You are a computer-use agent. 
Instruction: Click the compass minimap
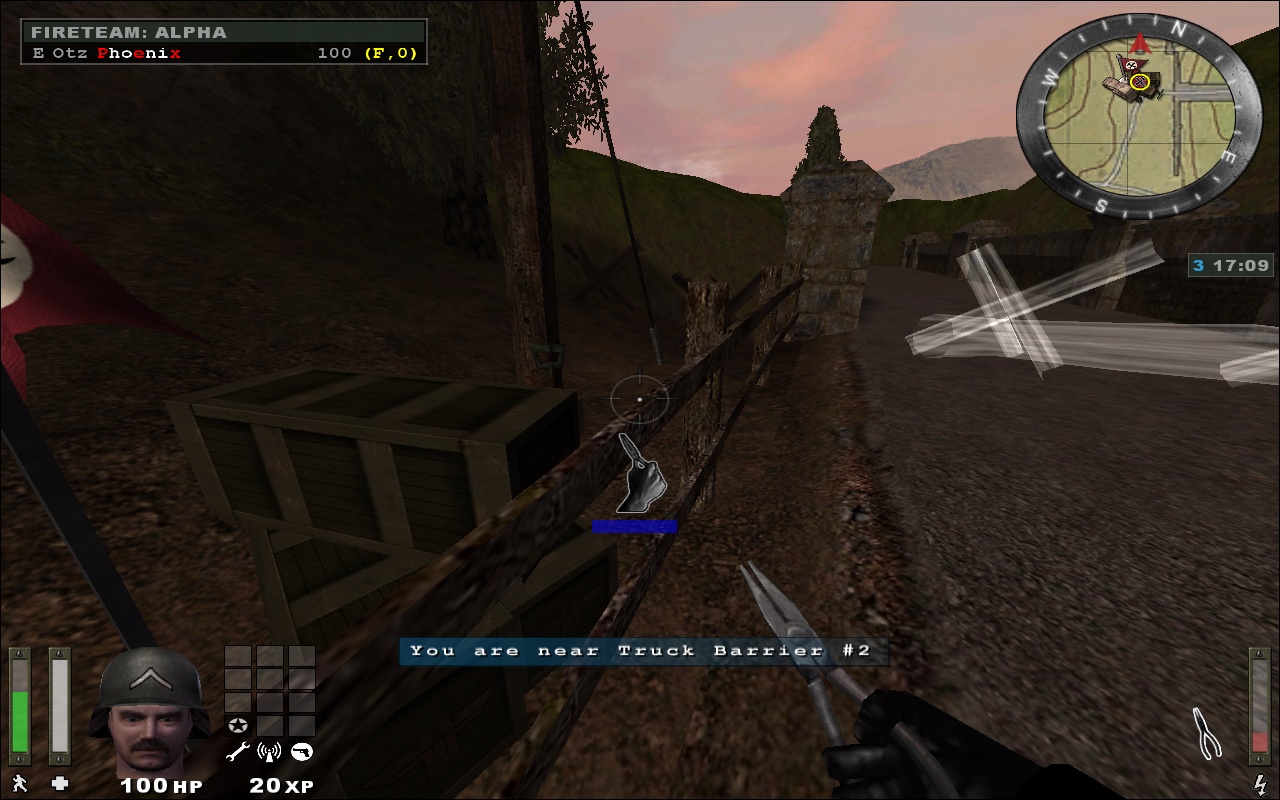[x=1139, y=116]
